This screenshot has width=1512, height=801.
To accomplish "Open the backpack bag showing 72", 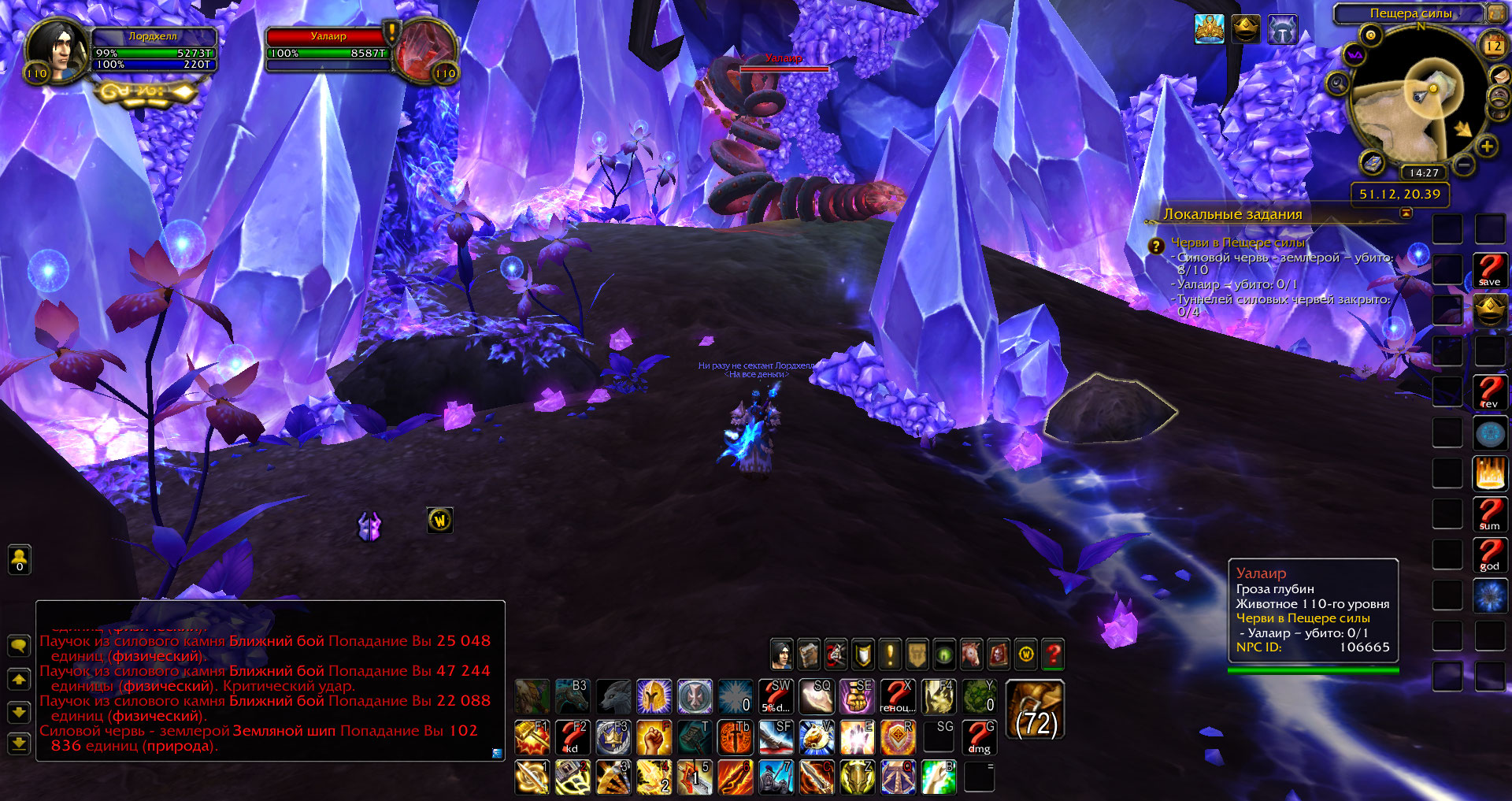I will [x=1036, y=710].
